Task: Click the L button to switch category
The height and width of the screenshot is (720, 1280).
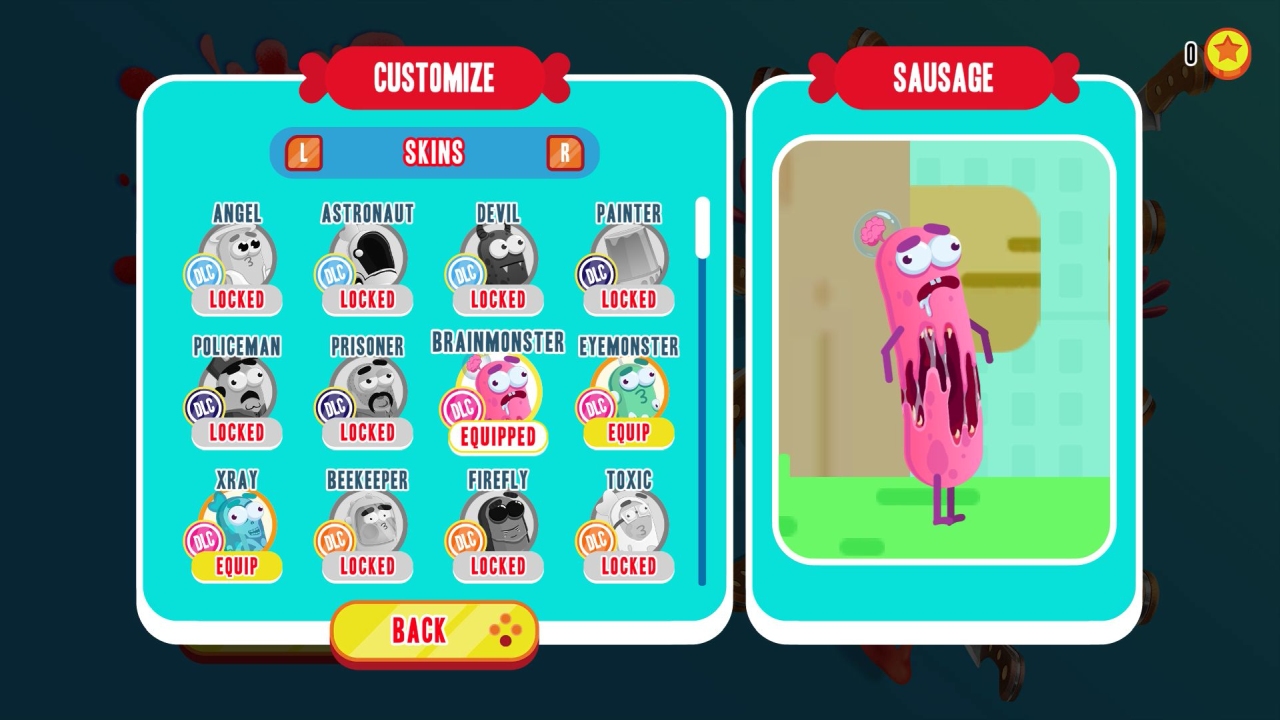Action: point(303,152)
